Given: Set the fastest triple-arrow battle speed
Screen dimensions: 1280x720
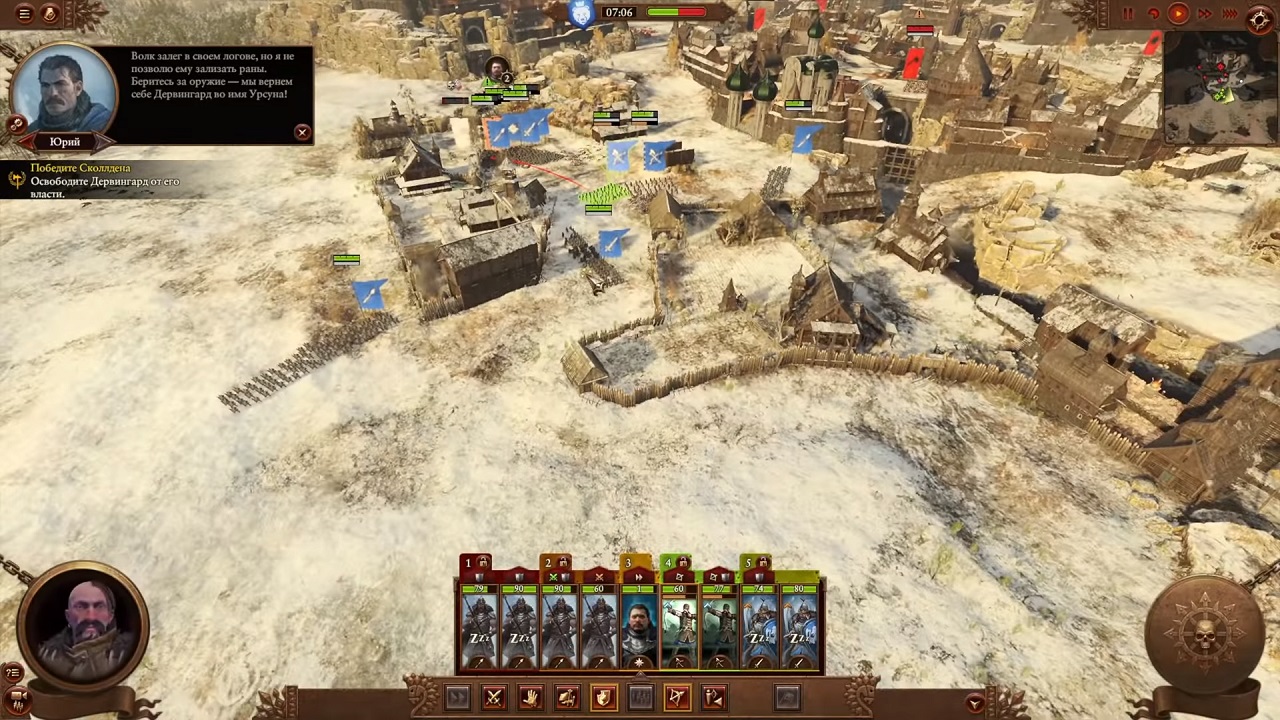Looking at the screenshot, I should point(1229,14).
